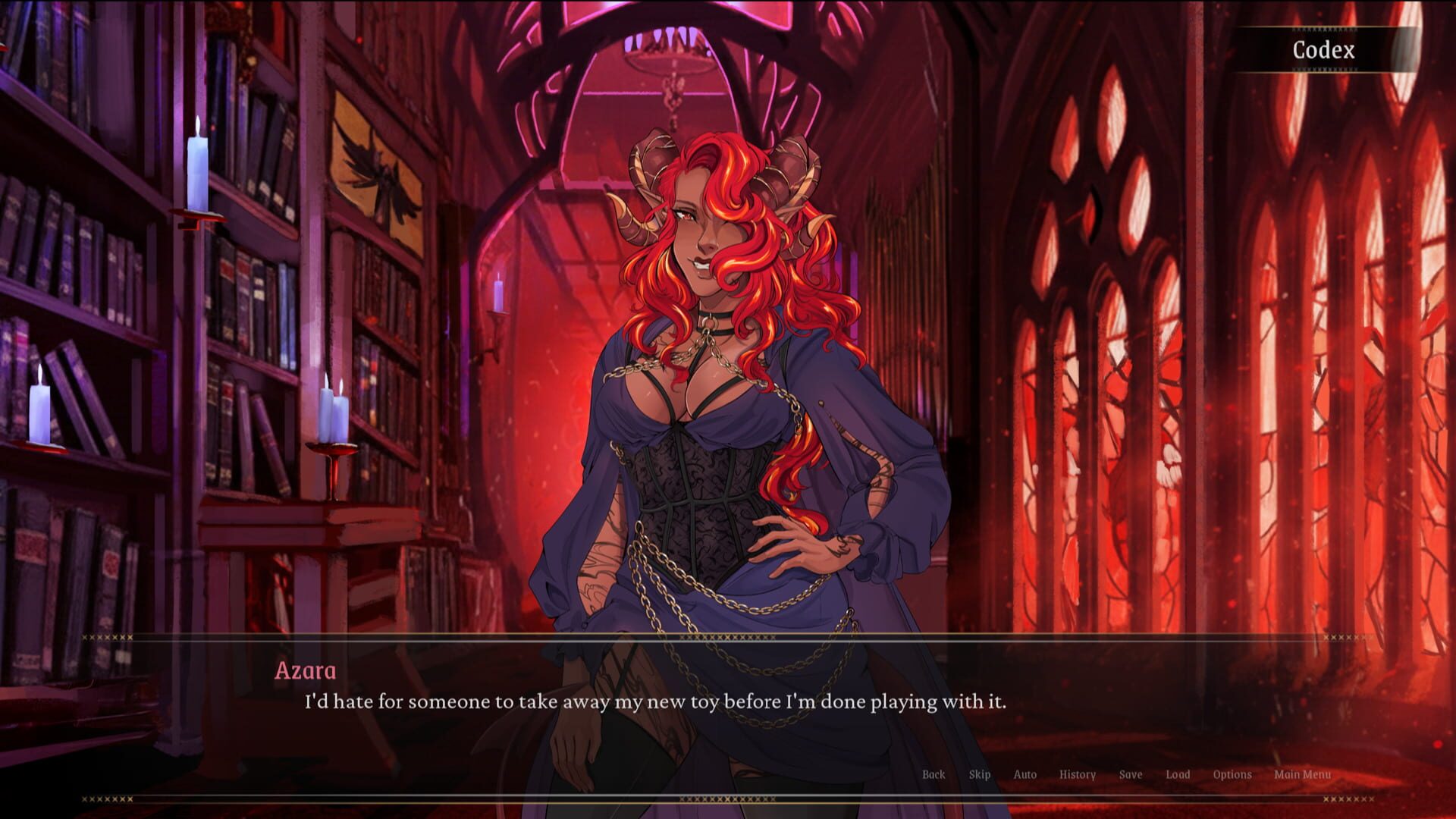Select Auto from the quick menu bar
Viewport: 1456px width, 819px height.
tap(1025, 775)
